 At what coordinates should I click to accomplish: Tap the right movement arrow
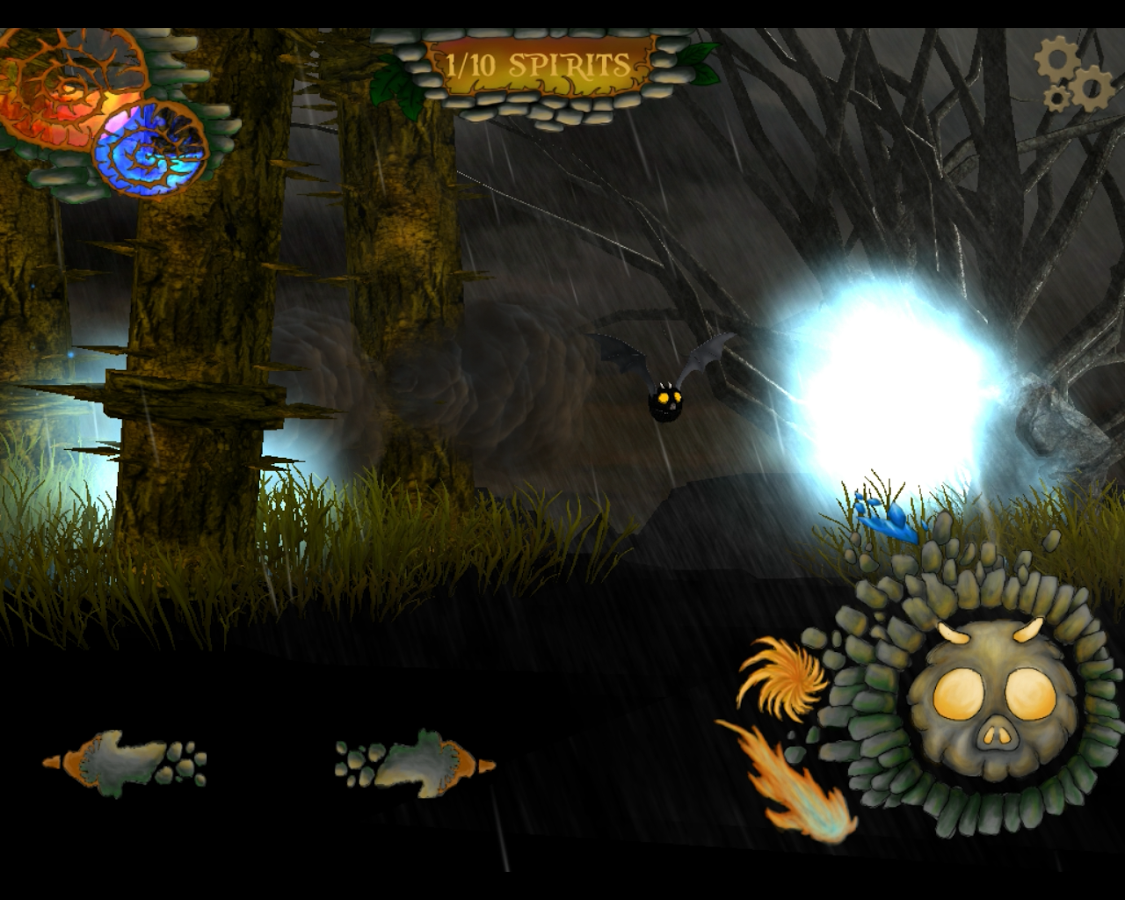415,764
